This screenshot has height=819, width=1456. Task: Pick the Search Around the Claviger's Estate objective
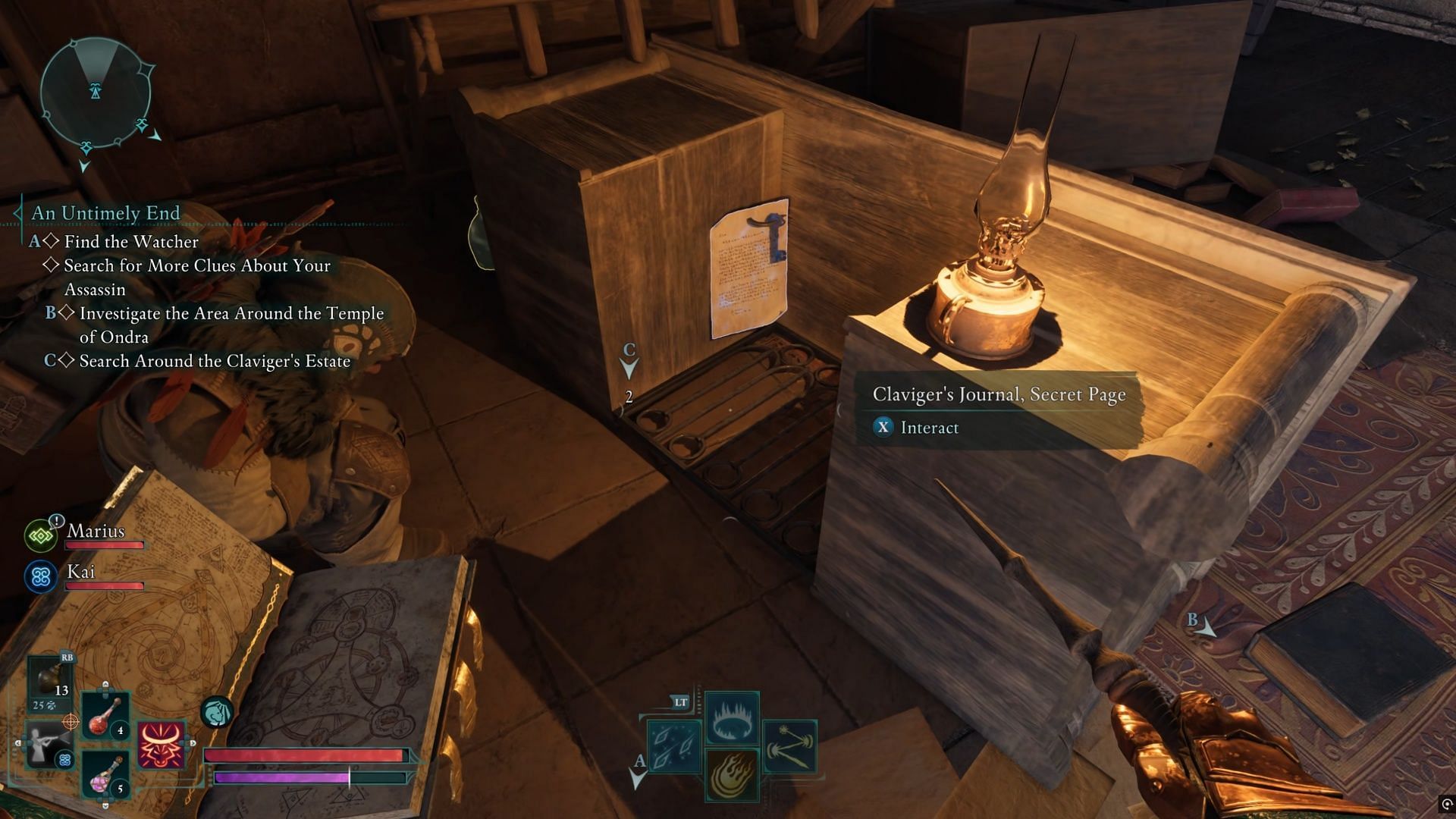click(215, 361)
